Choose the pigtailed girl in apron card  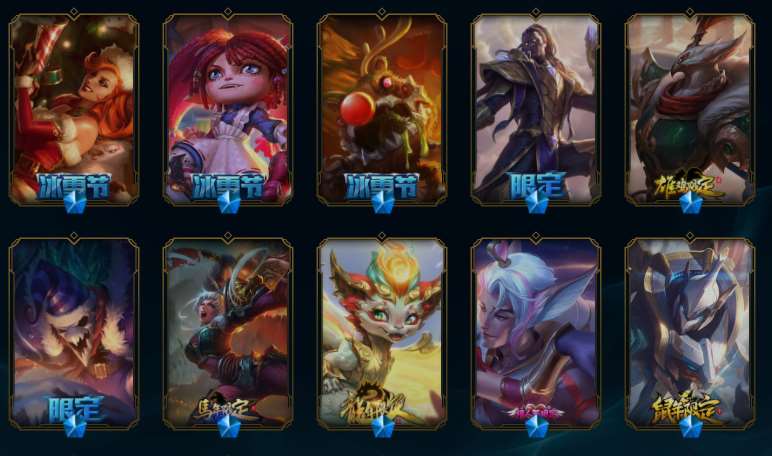tap(228, 108)
